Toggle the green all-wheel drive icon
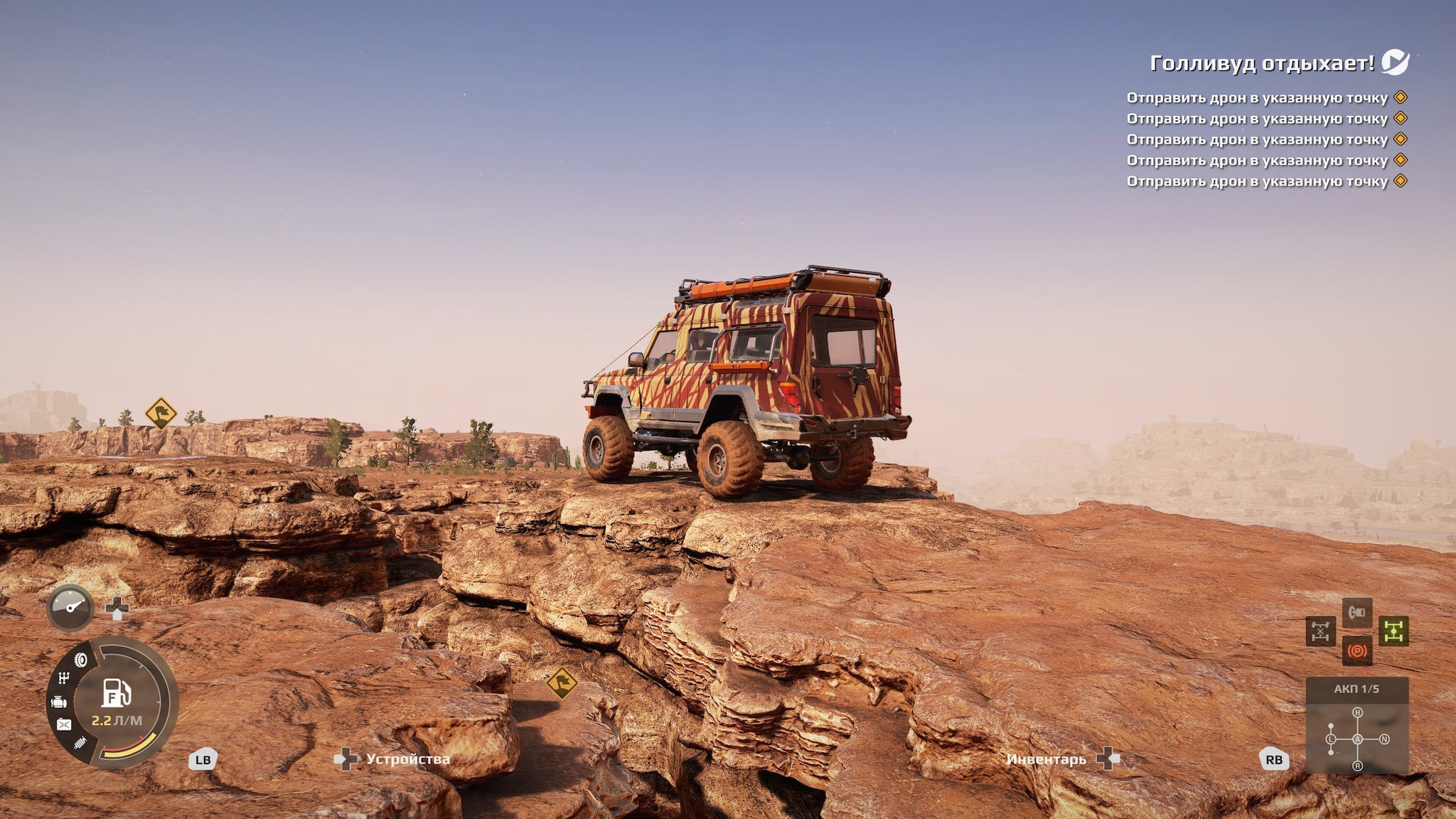 pos(1393,631)
